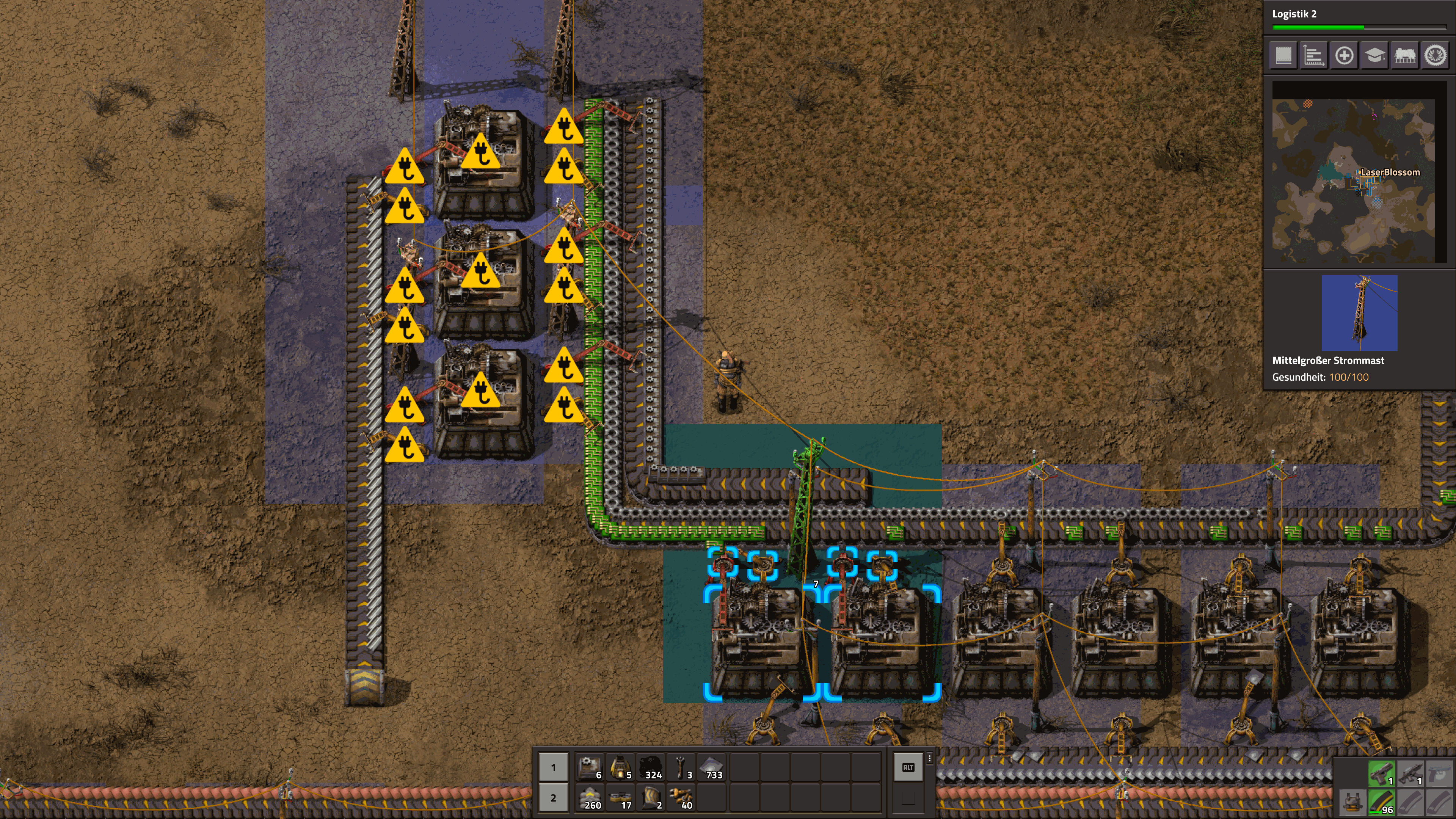Select the stone furnace quickbar slot
The height and width of the screenshot is (819, 1456).
point(621,767)
